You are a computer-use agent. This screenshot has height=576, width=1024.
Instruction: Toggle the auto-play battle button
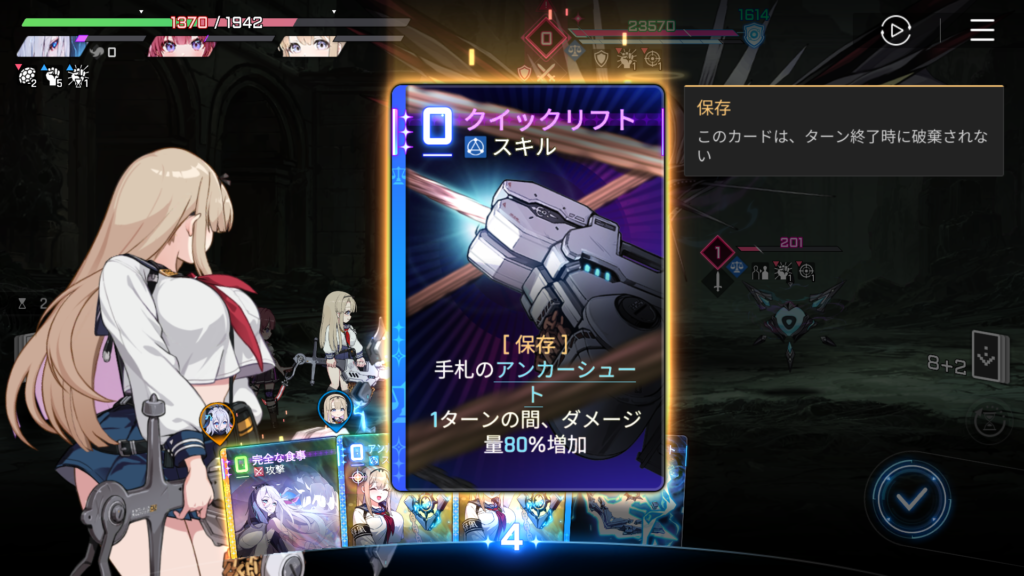point(895,31)
